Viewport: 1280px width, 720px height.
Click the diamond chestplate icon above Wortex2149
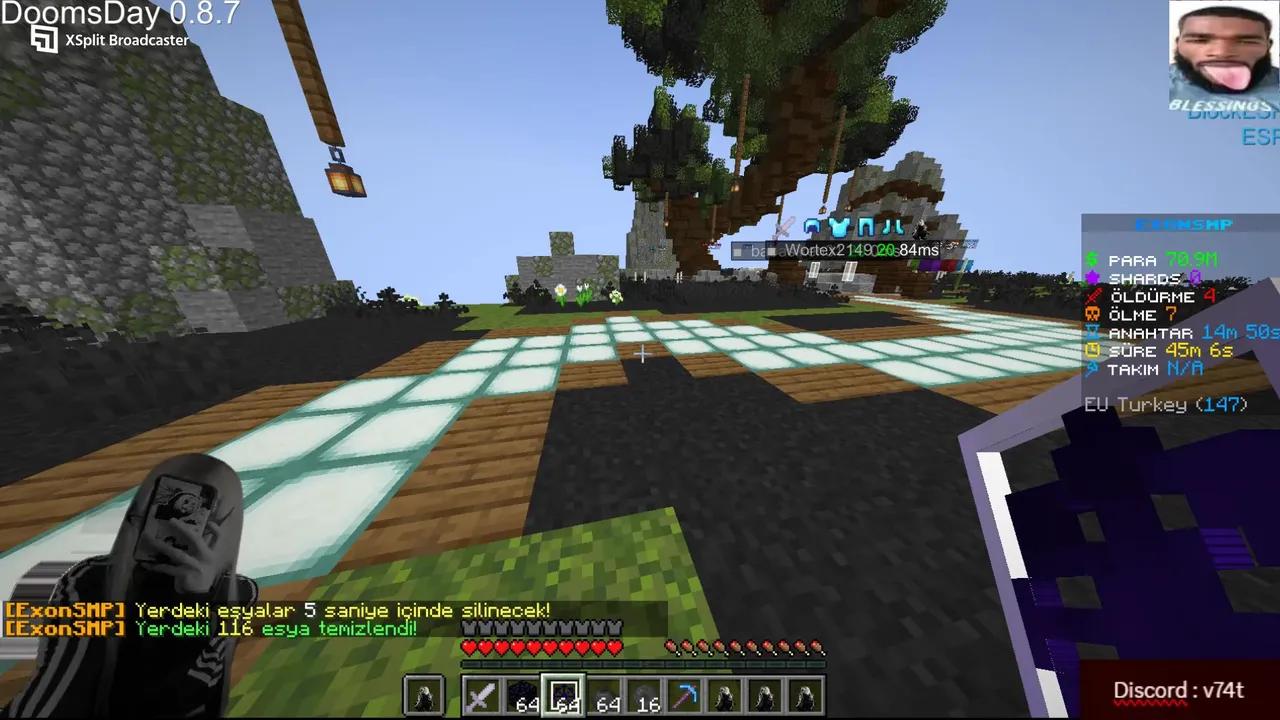pos(838,227)
